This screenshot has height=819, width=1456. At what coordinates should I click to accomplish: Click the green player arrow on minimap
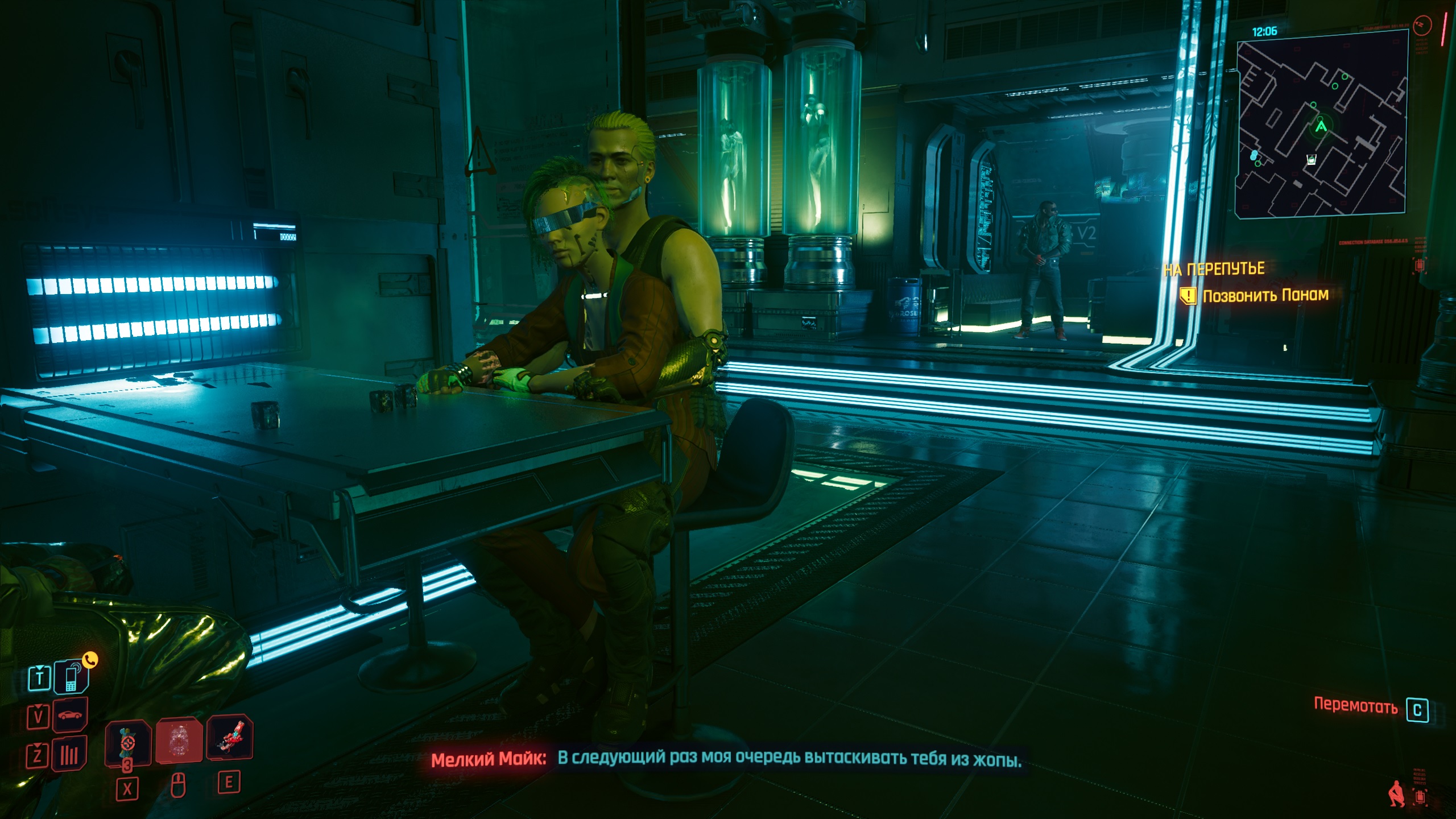point(1321,126)
